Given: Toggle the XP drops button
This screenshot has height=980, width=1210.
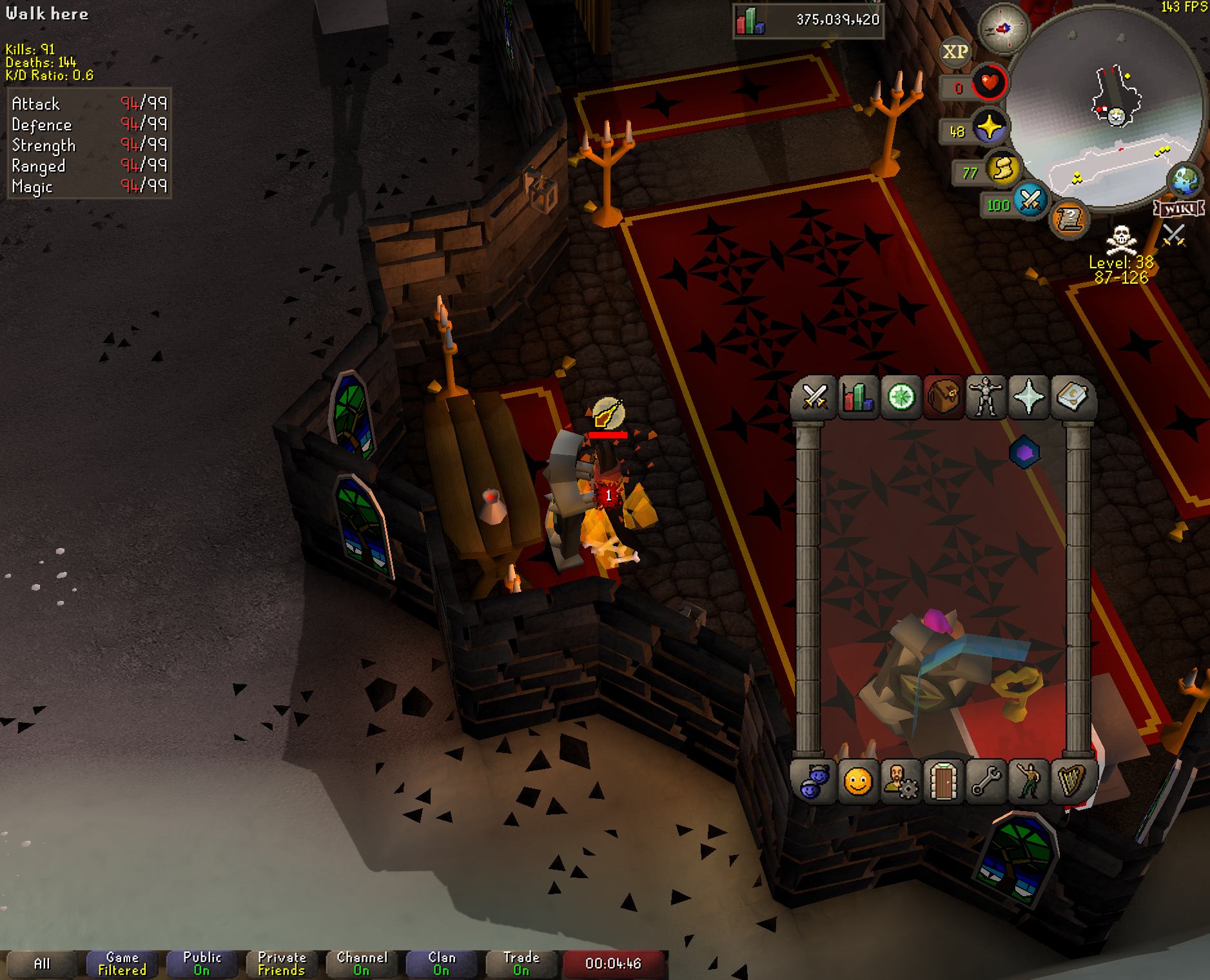Looking at the screenshot, I should [955, 52].
